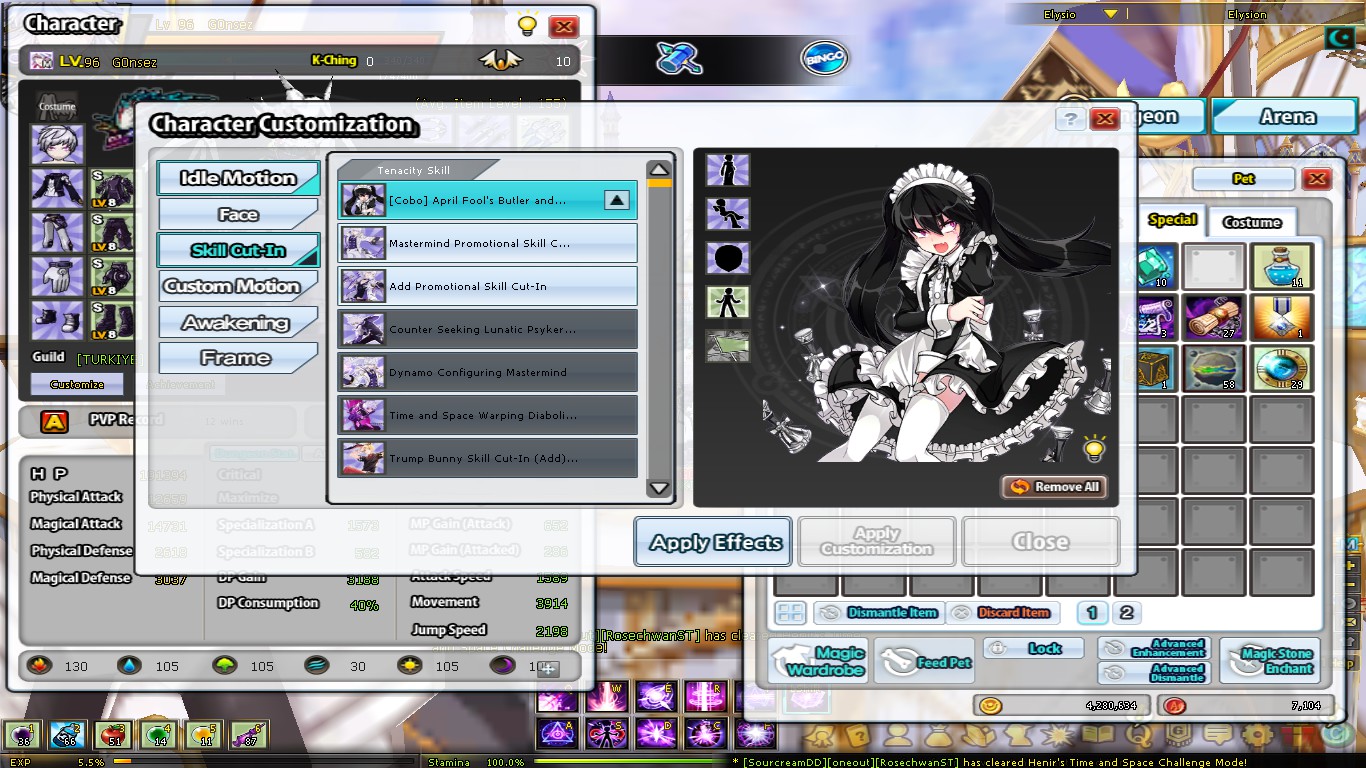Click the Advanced Enhancement icon
Screen dimensions: 1366x768
click(1153, 648)
